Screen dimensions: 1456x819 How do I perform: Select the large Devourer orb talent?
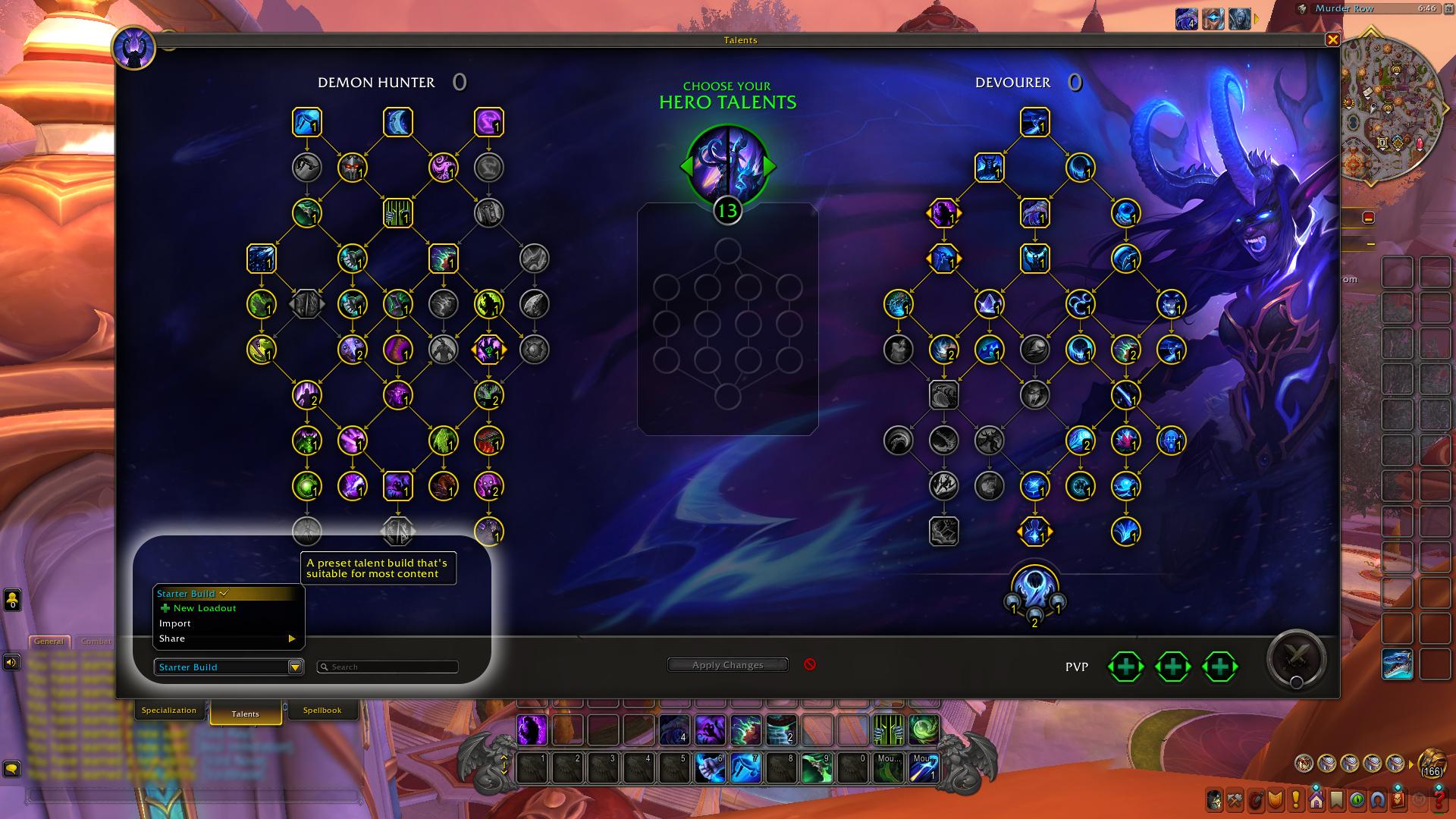point(1034,588)
